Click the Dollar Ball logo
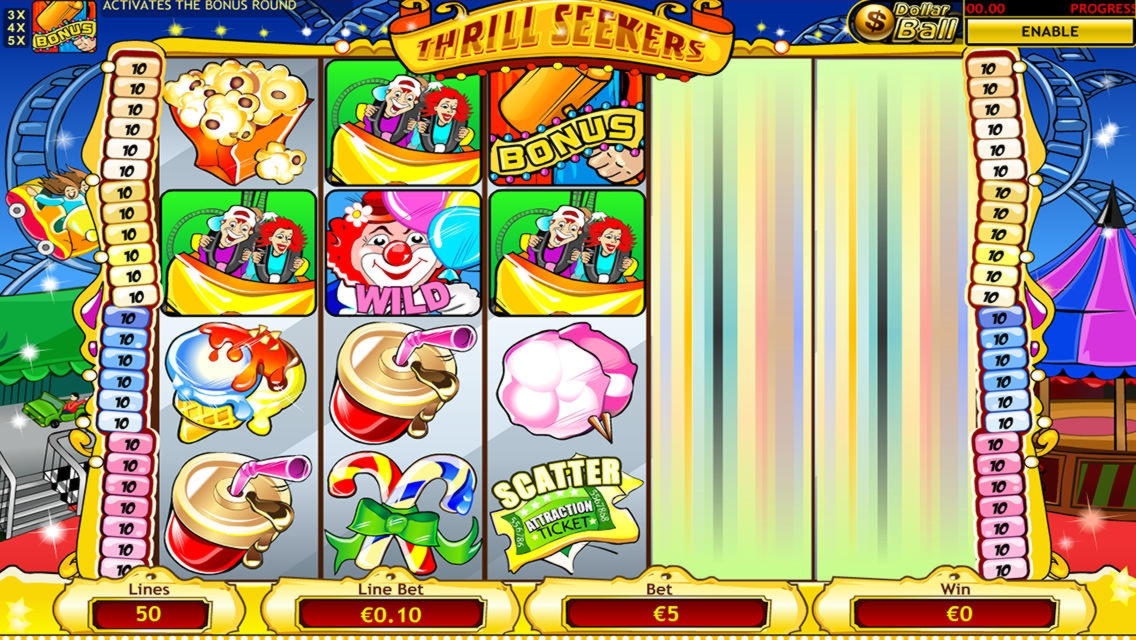Screen dimensions: 1136x640 click(x=904, y=21)
